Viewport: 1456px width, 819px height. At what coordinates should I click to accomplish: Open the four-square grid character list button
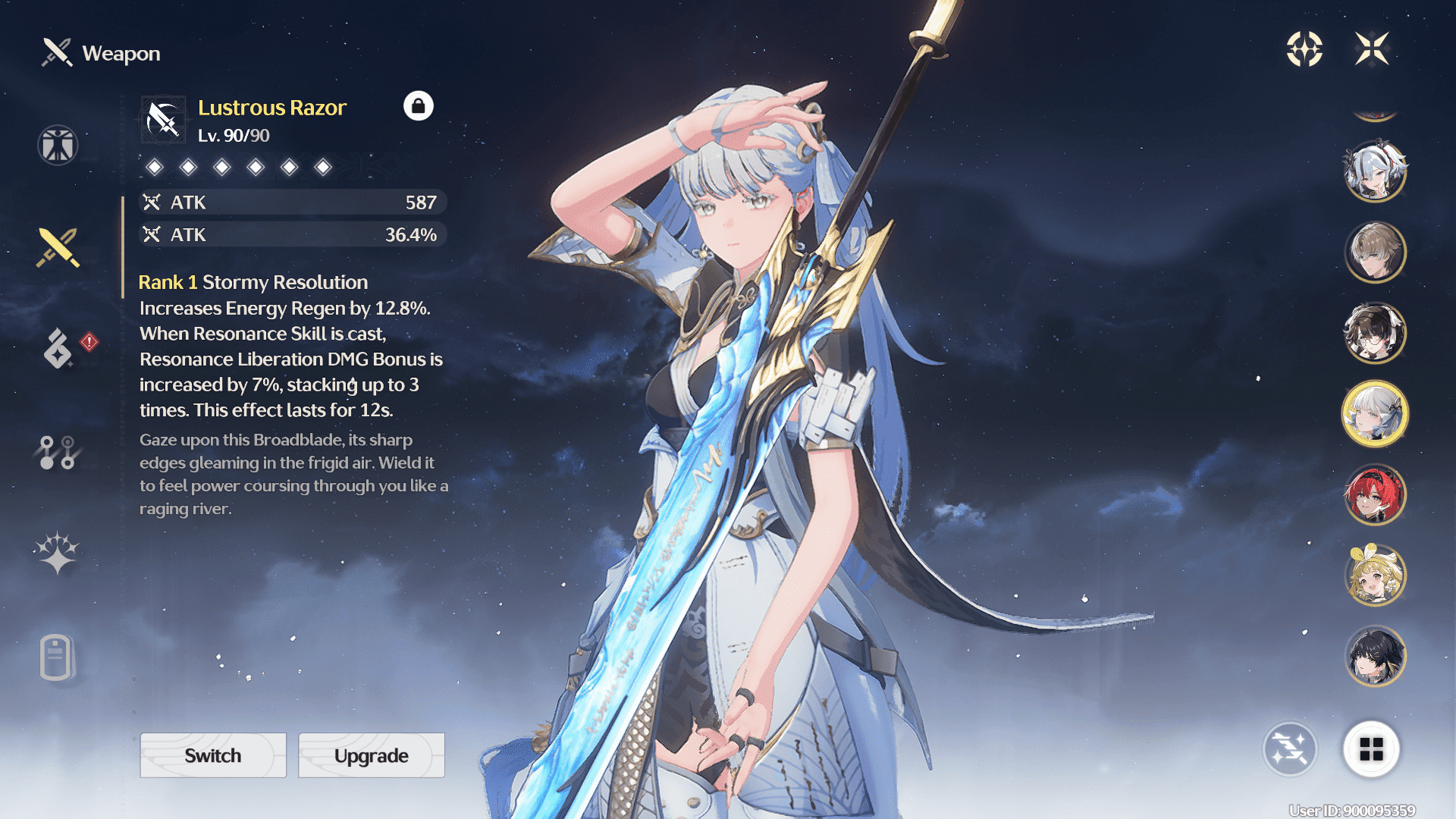(1371, 749)
